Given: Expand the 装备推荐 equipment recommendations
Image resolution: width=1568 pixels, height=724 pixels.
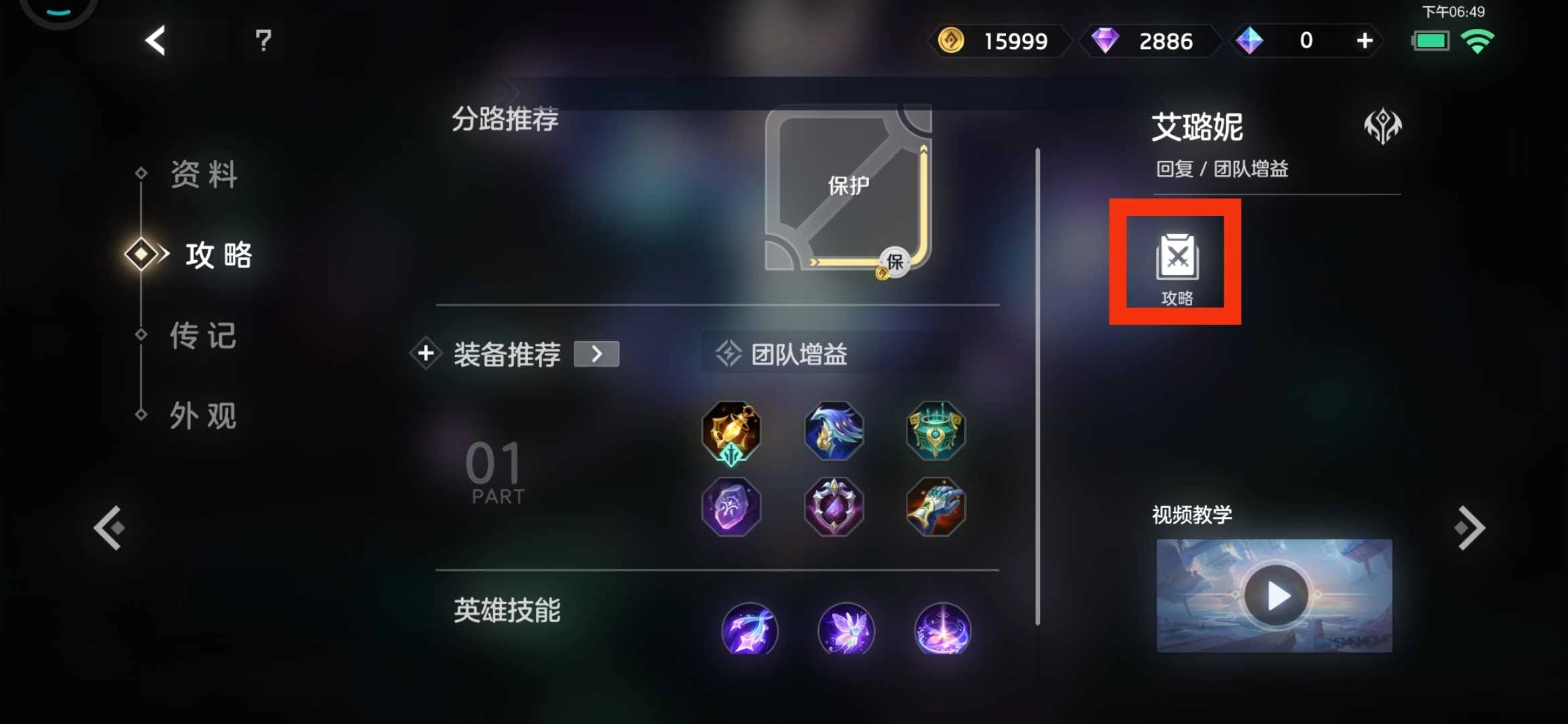Looking at the screenshot, I should tap(596, 353).
